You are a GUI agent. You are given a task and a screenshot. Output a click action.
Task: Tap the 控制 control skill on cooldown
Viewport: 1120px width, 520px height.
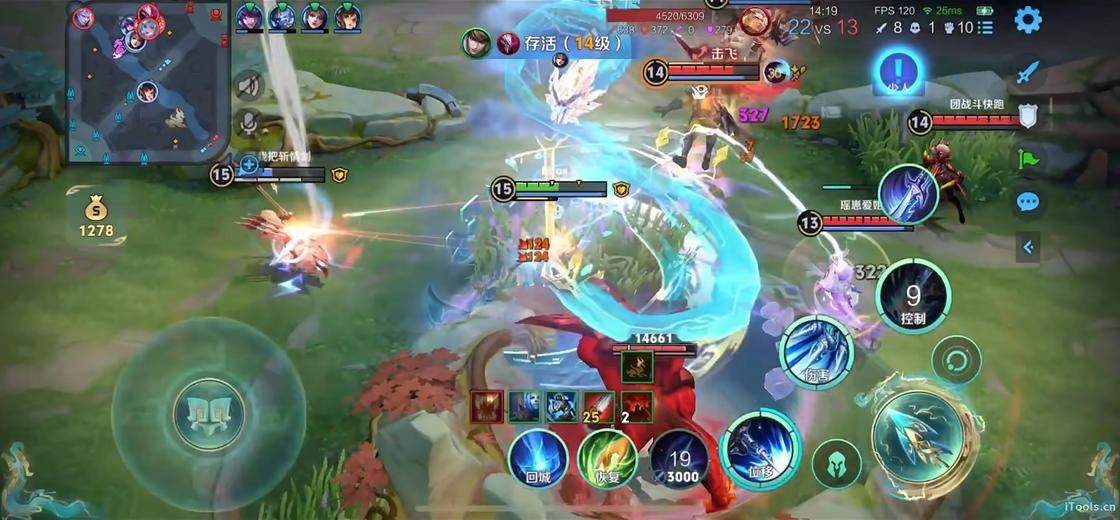(912, 297)
